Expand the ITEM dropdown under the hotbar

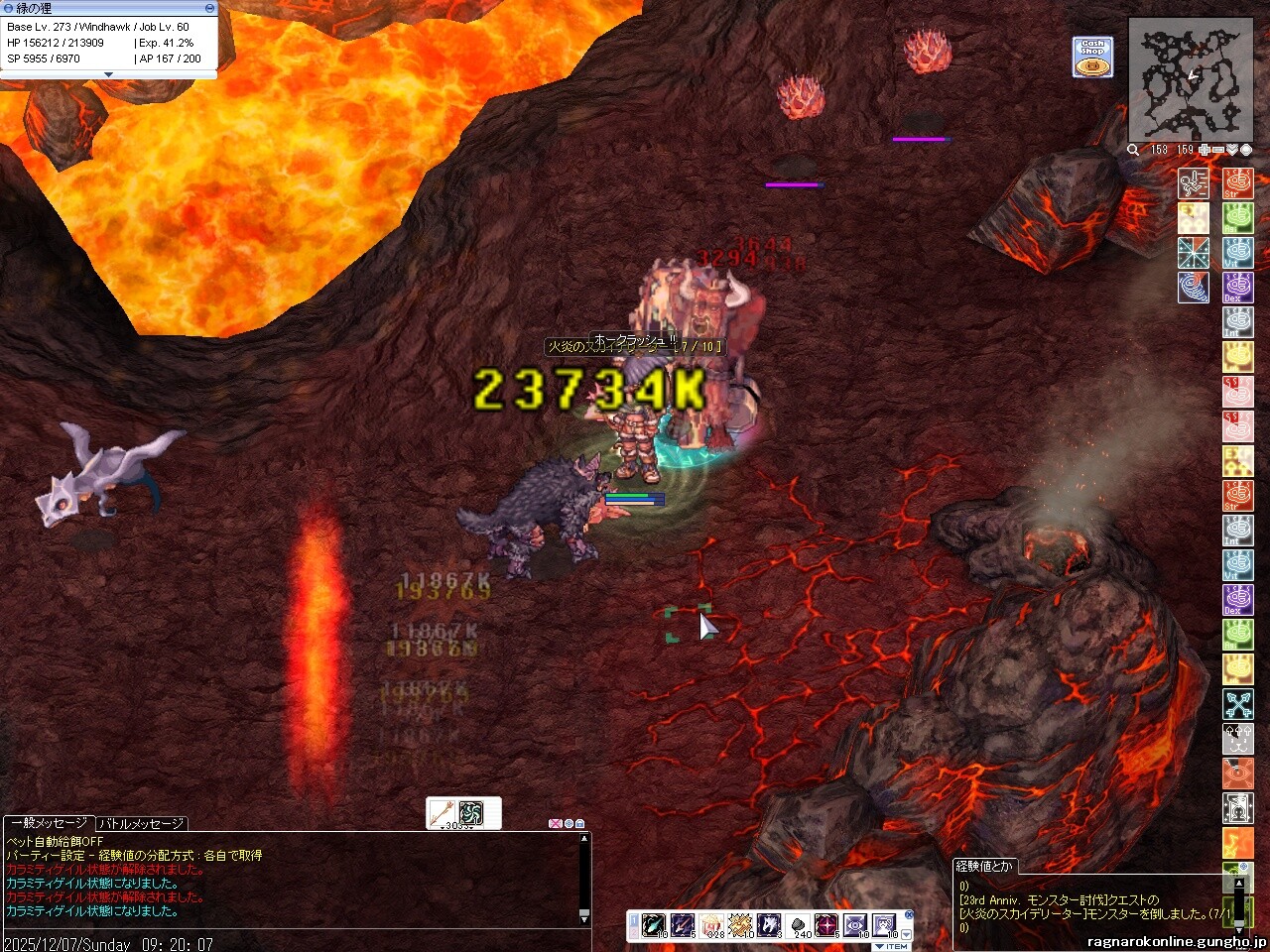892,946
